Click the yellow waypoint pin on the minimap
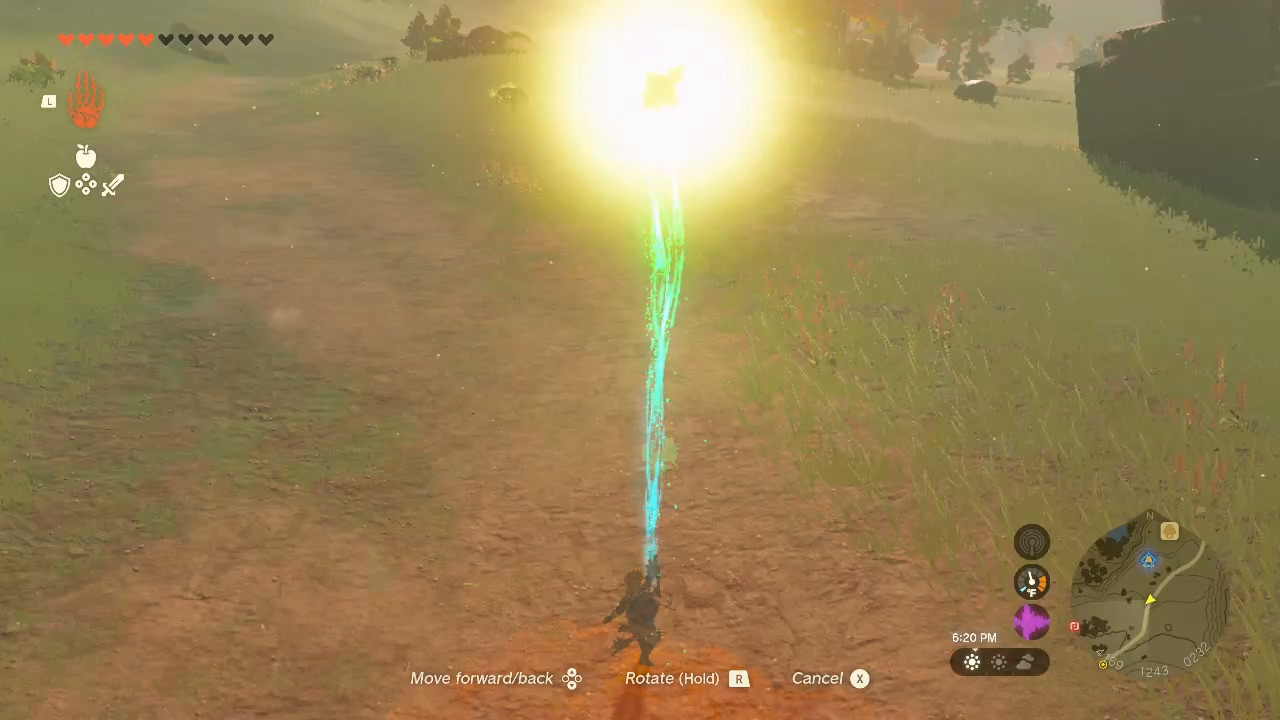The image size is (1280, 720). click(1151, 600)
